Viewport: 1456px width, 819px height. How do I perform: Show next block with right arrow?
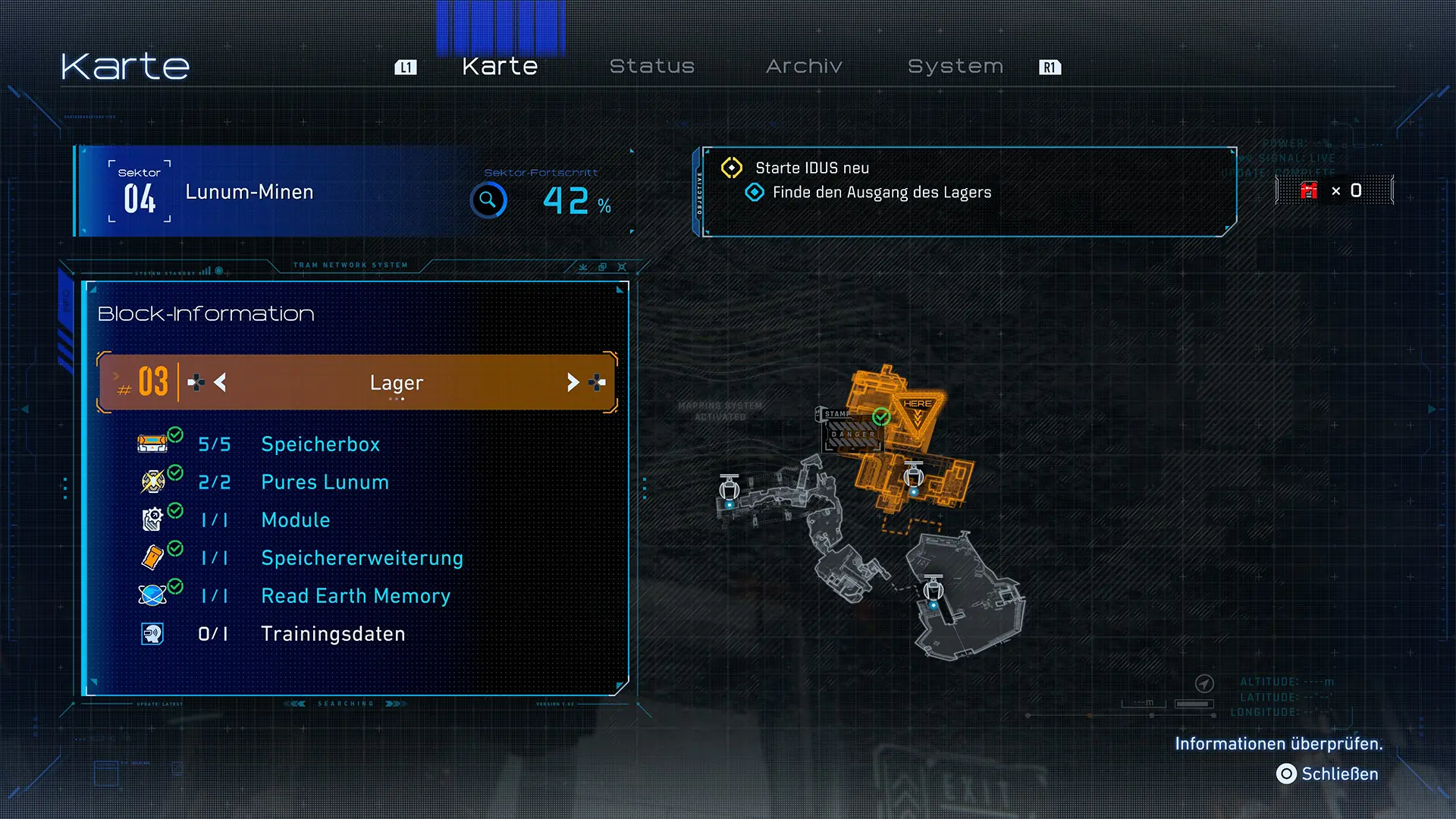click(x=573, y=382)
